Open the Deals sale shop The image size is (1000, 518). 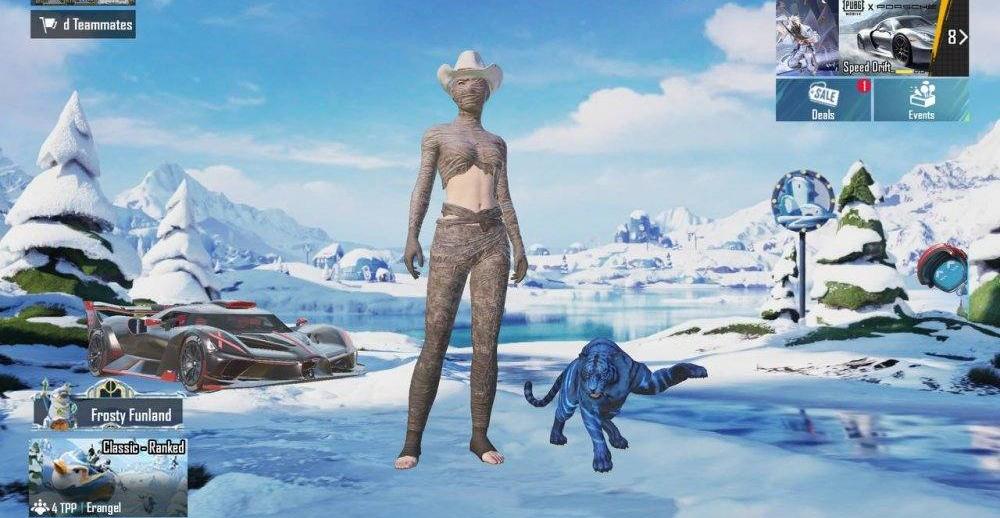pyautogui.click(x=823, y=100)
